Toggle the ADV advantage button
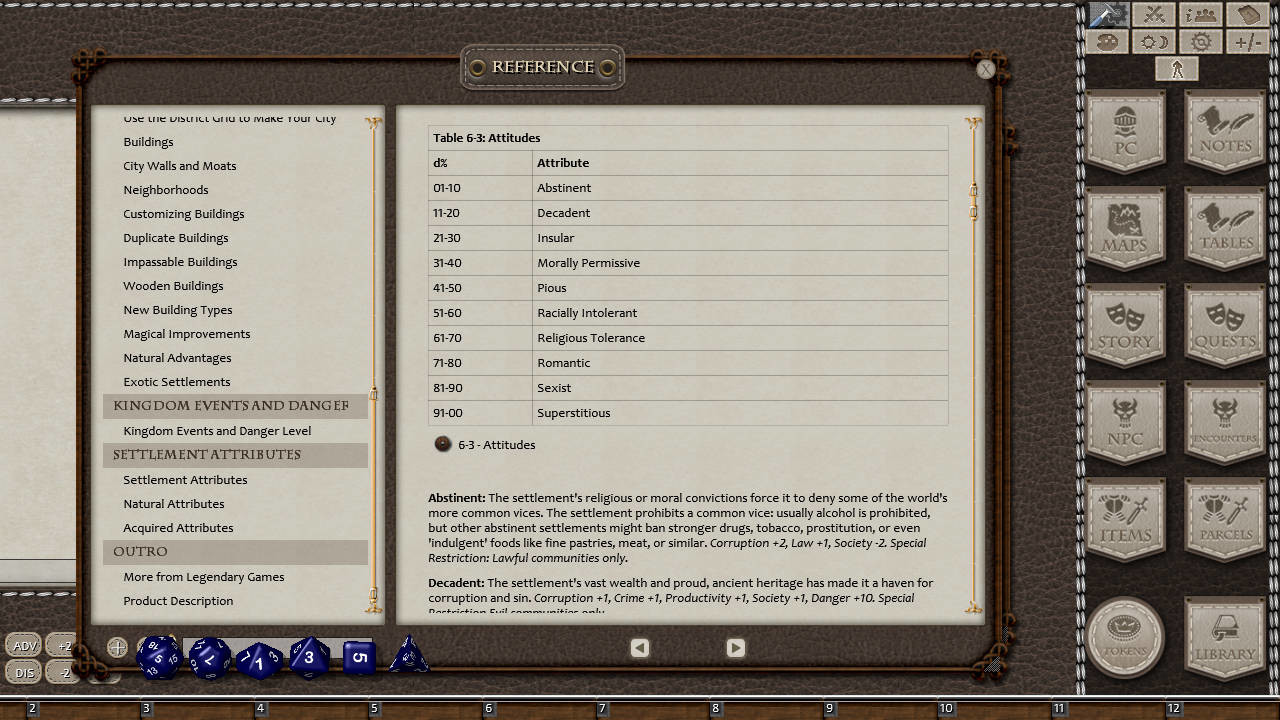This screenshot has width=1280, height=720. pos(24,645)
